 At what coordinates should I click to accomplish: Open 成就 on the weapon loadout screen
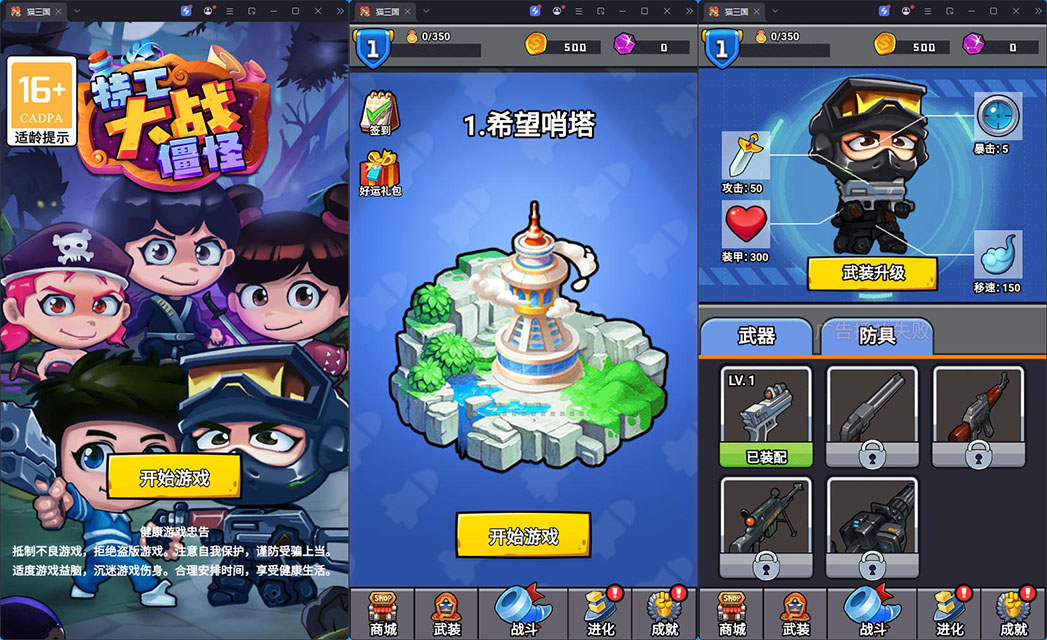point(1013,613)
